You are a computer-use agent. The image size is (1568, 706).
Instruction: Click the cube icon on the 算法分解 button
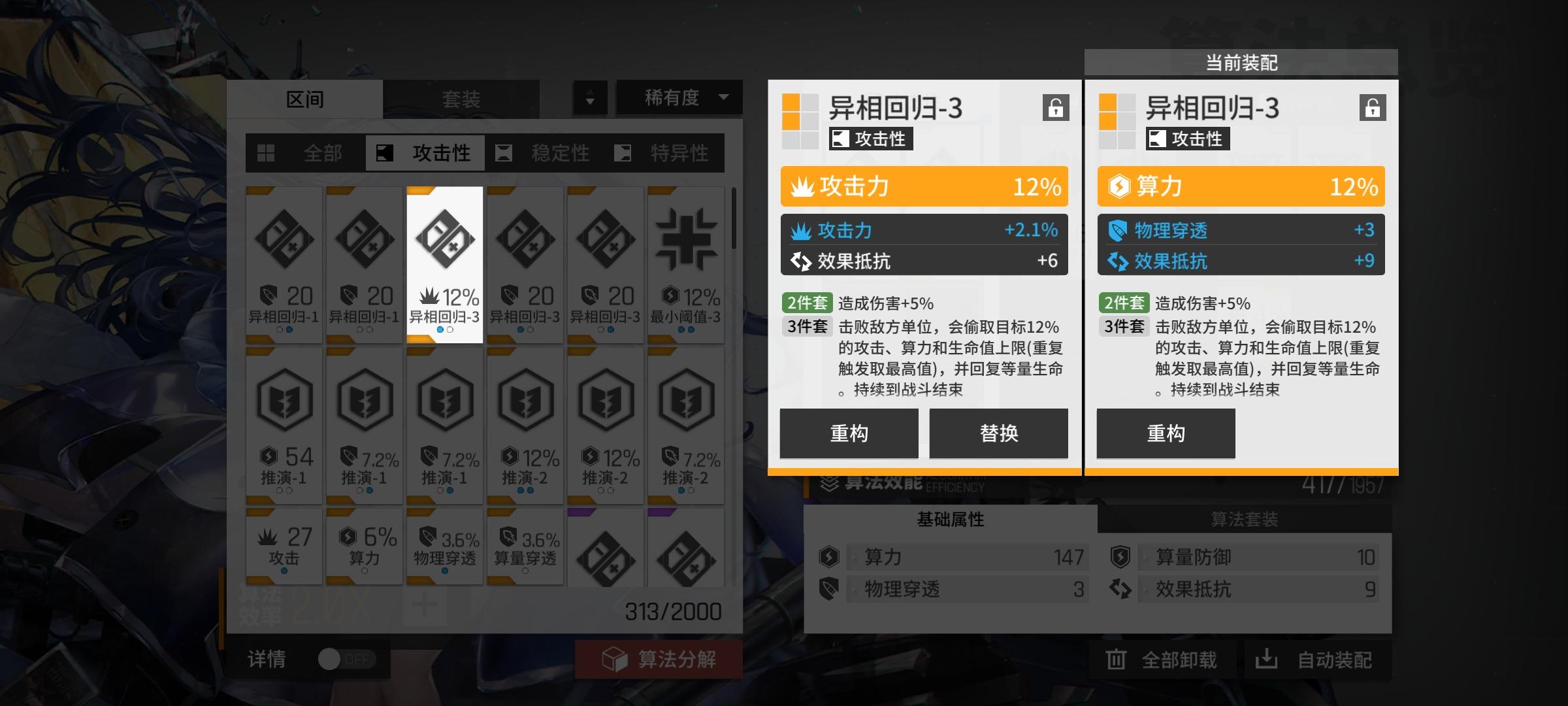(615, 660)
